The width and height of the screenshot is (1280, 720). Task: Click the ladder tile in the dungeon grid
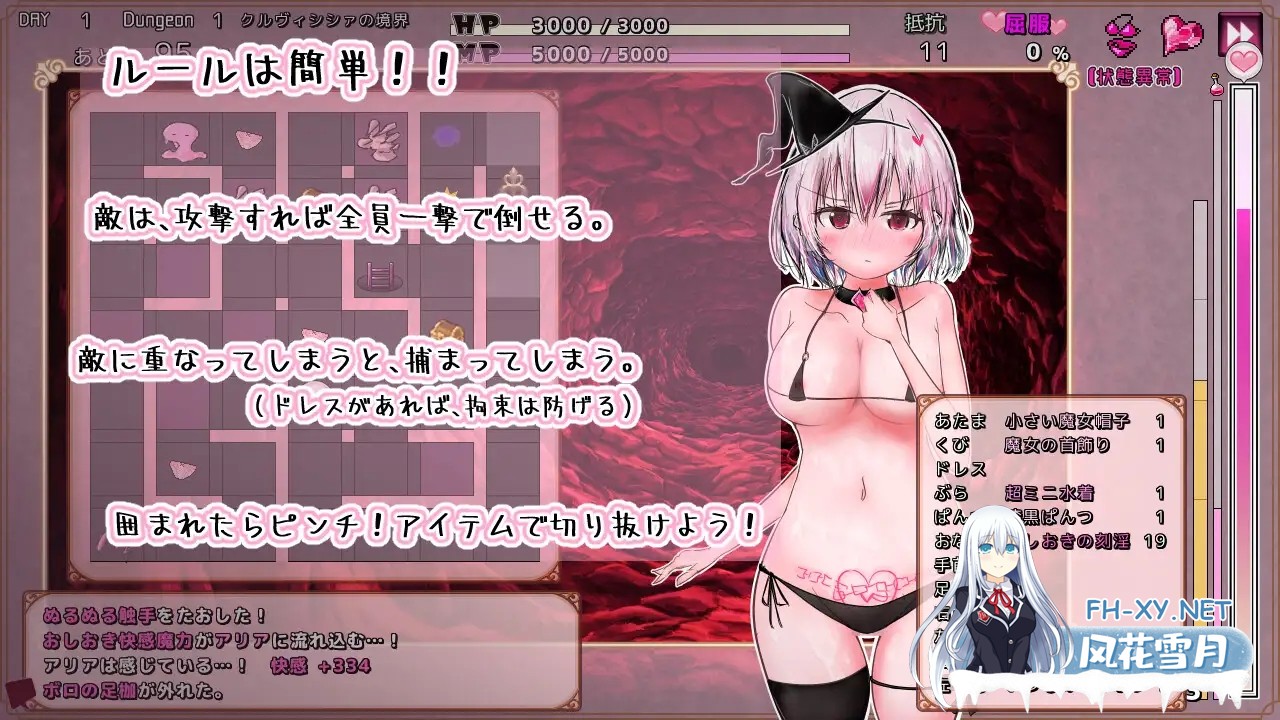(x=380, y=274)
